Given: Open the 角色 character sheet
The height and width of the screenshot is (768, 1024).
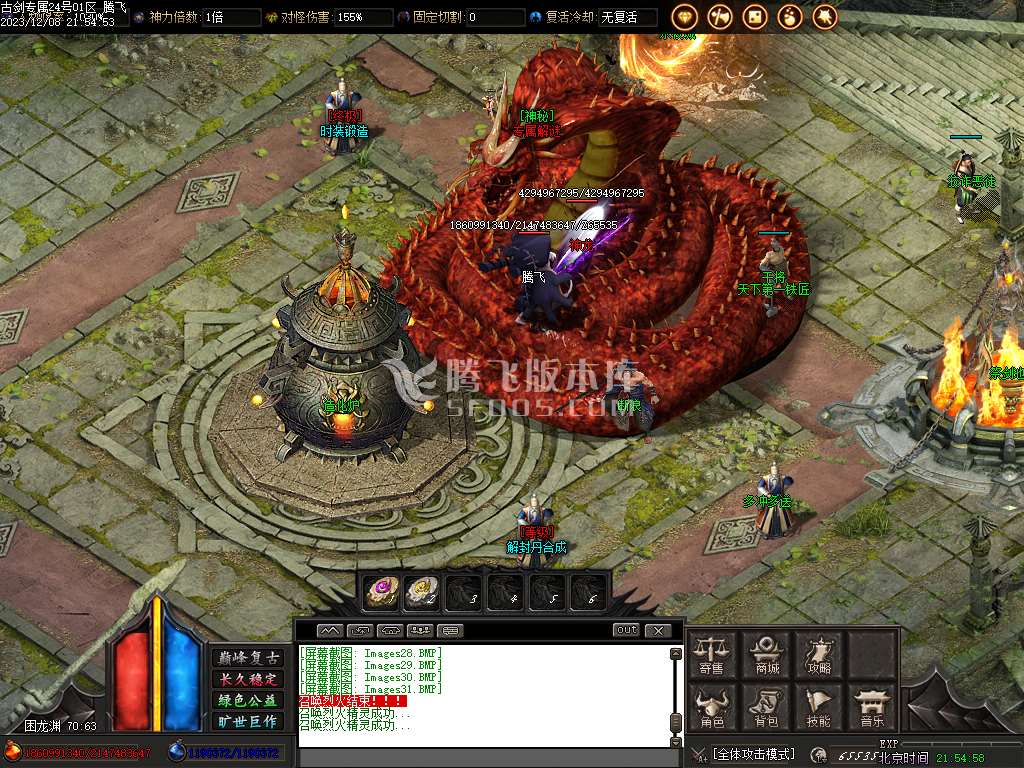Looking at the screenshot, I should (712, 706).
